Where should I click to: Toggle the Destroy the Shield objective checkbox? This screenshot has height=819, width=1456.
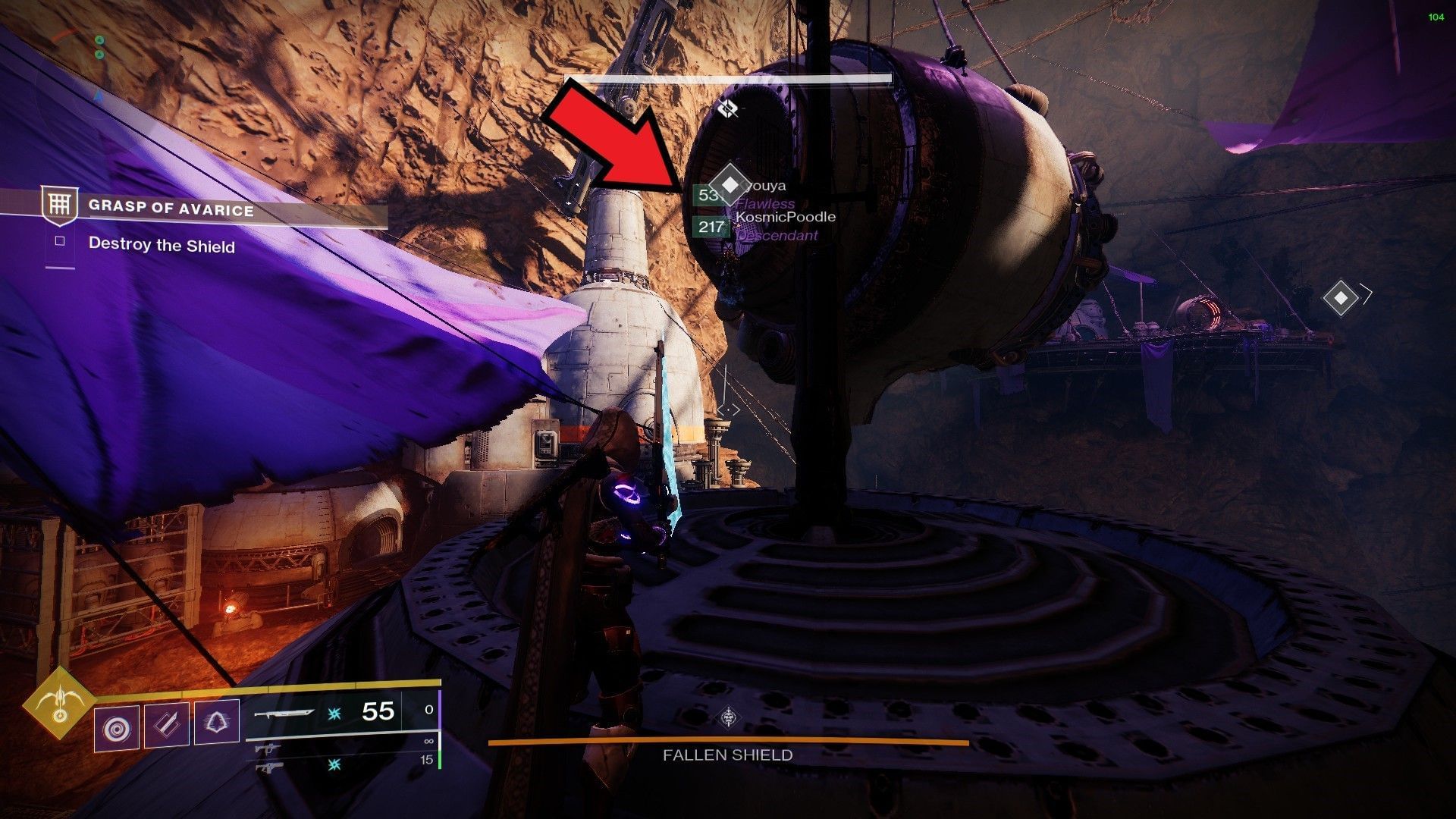(x=61, y=240)
